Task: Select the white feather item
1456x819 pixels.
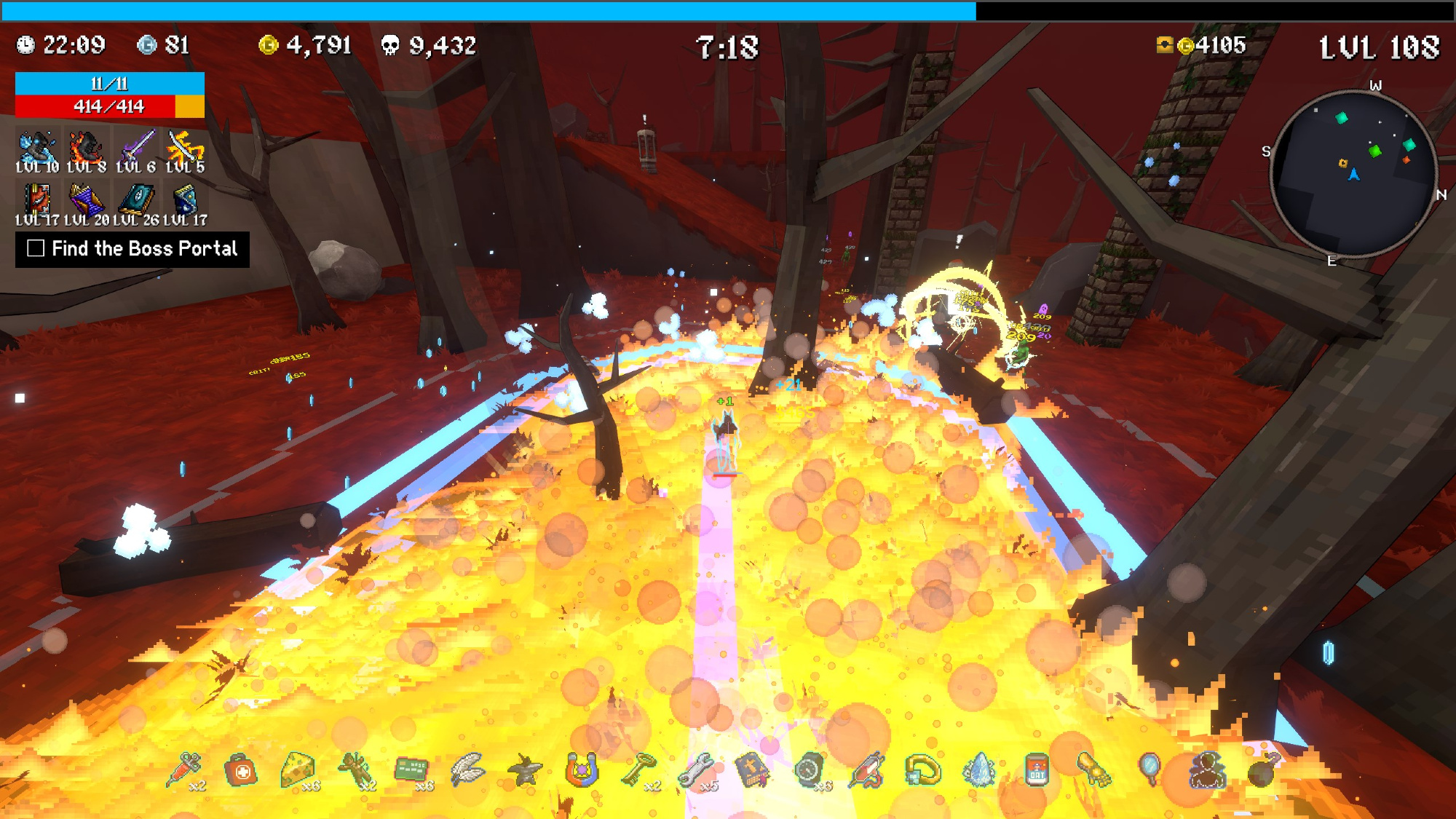Action: coord(467,769)
